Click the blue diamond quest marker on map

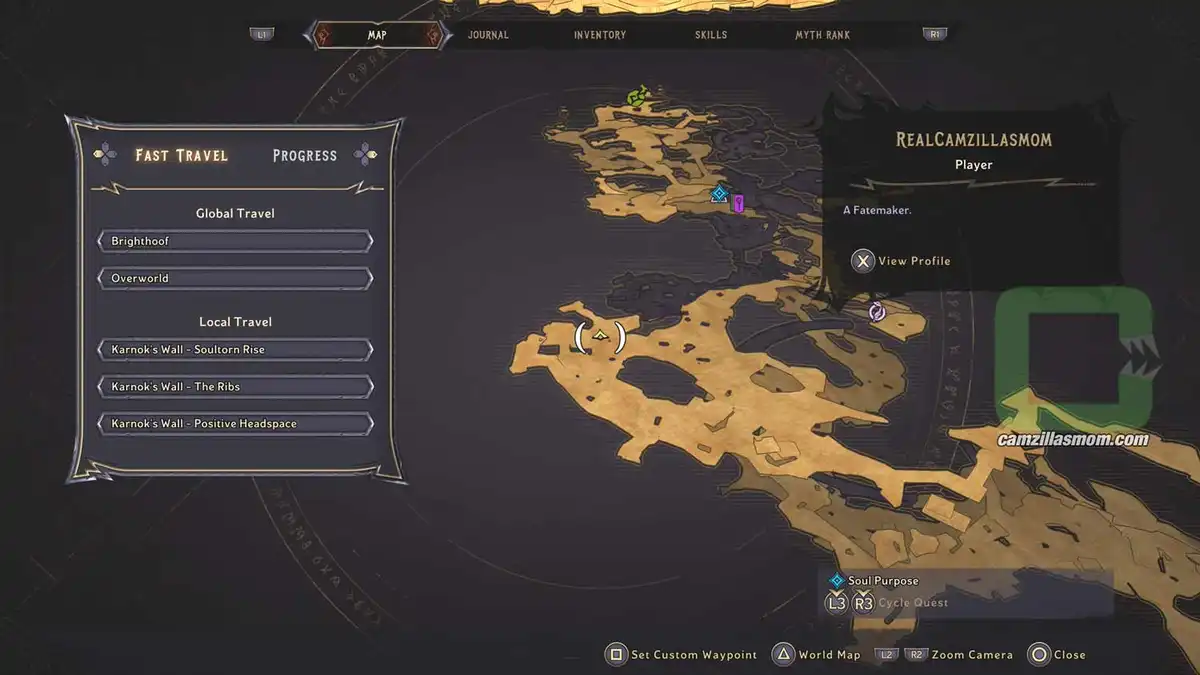point(718,194)
